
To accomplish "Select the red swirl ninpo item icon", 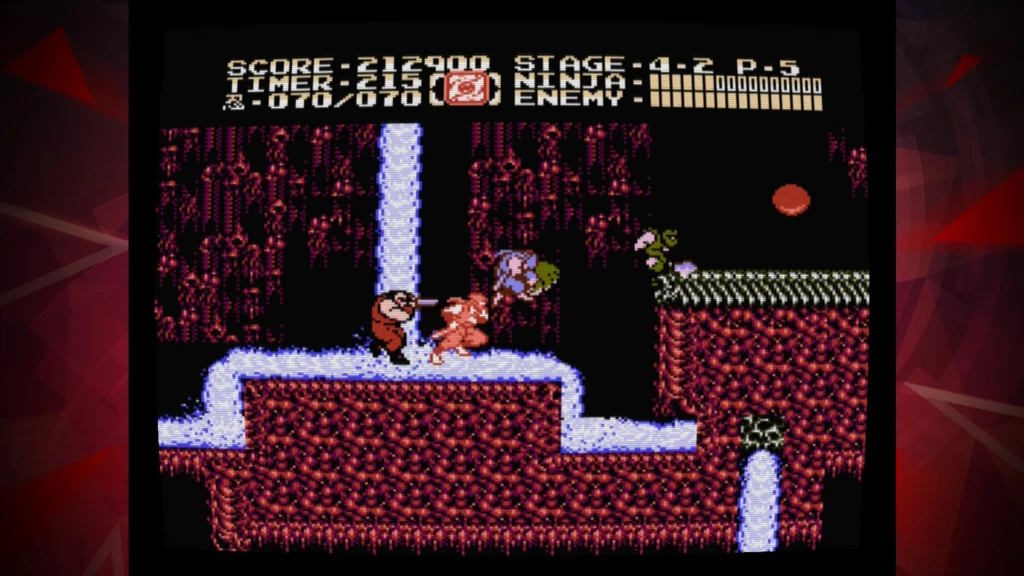I will (462, 90).
